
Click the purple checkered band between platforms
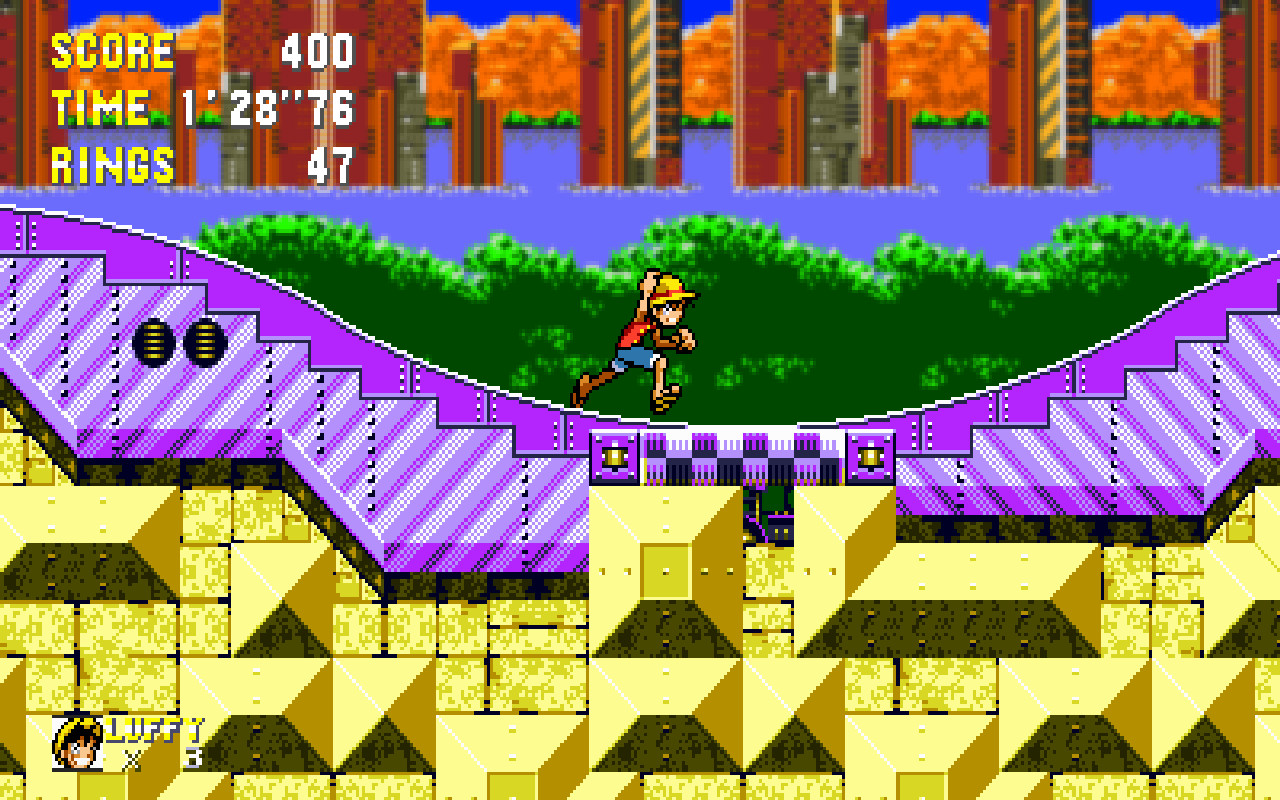click(x=742, y=455)
